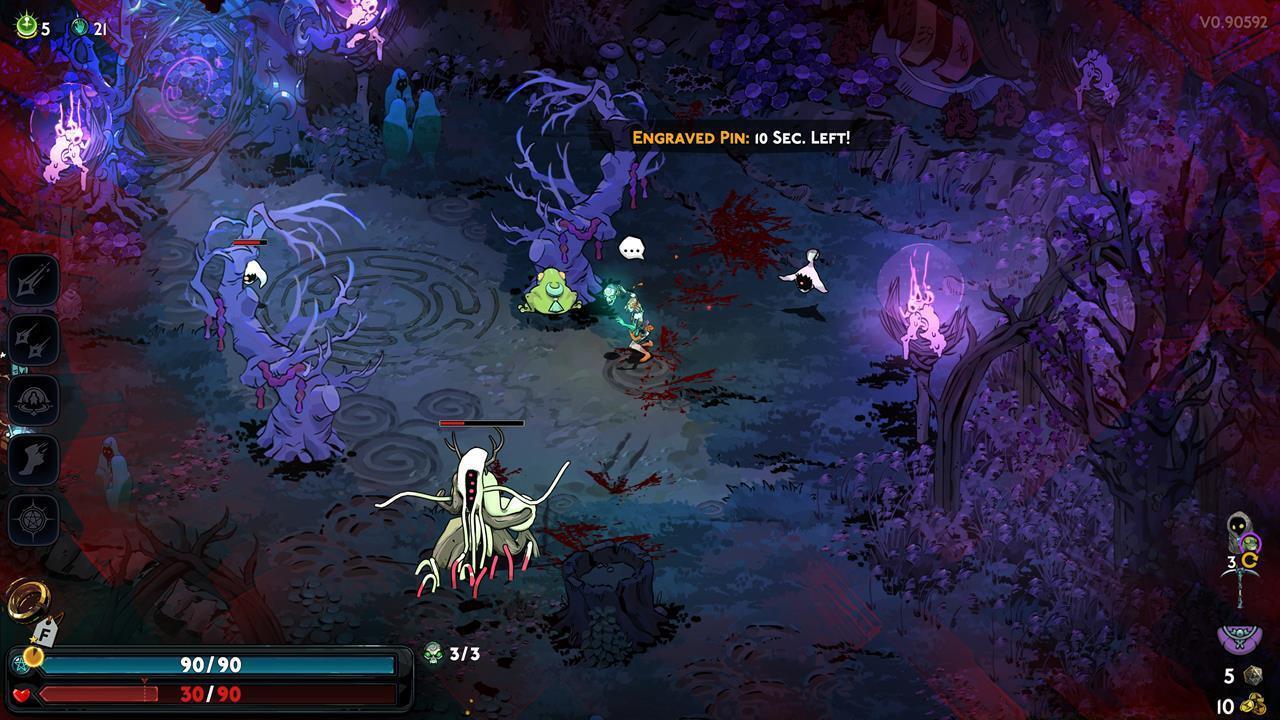Inspect the golden ring keepsake
The width and height of the screenshot is (1280, 720).
(x=24, y=600)
